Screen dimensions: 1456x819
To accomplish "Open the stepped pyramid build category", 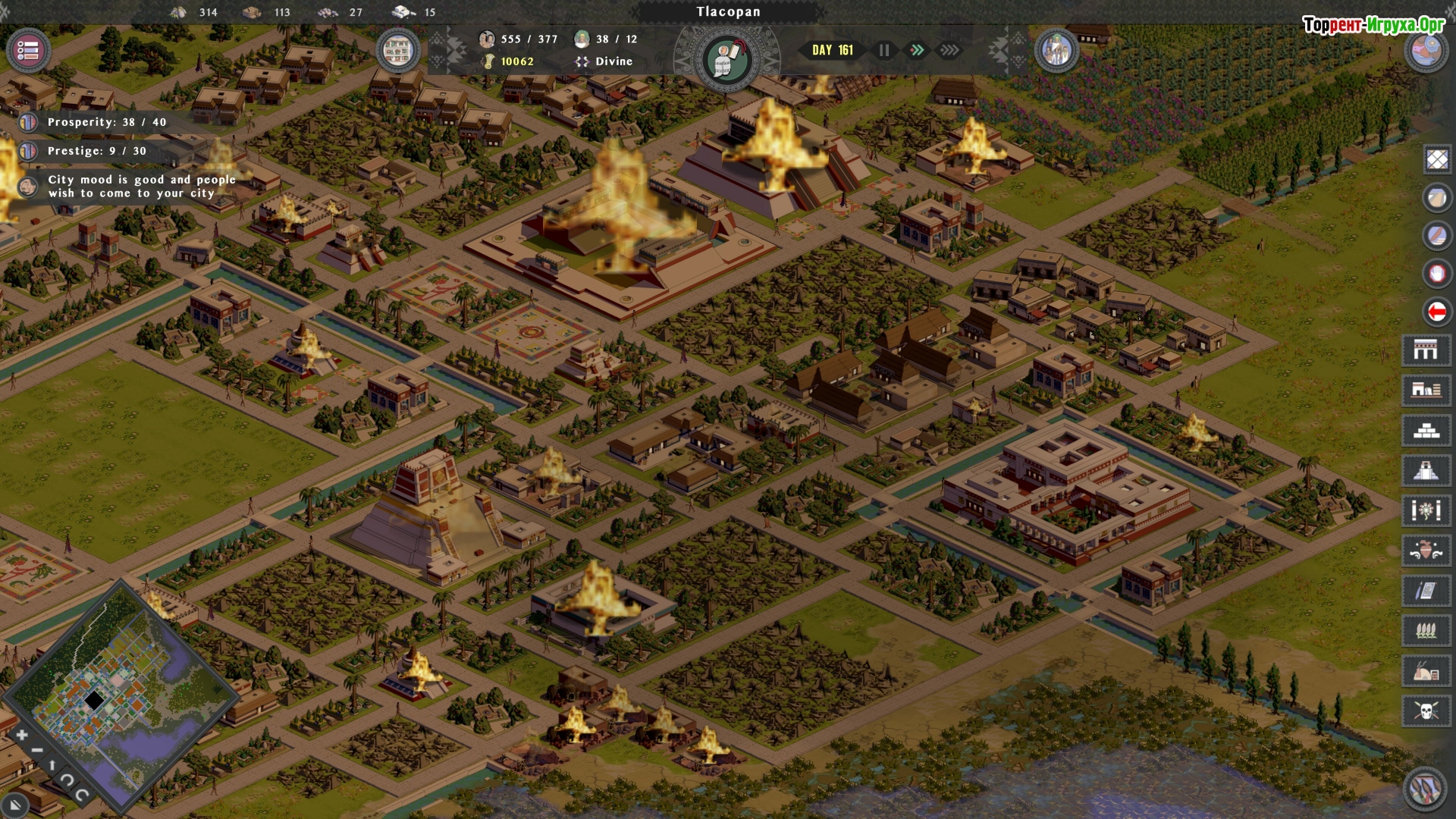I will 1426,431.
